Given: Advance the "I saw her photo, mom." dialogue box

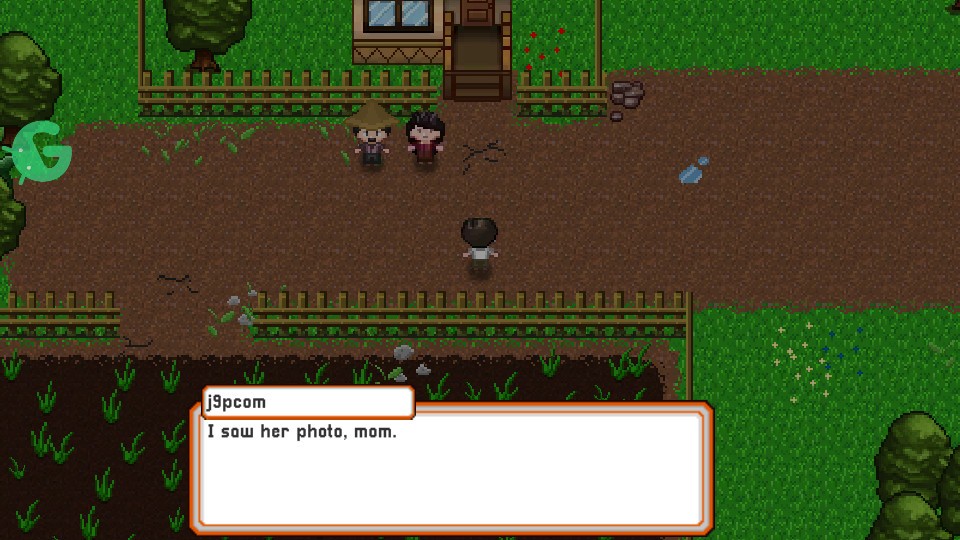Looking at the screenshot, I should point(451,467).
